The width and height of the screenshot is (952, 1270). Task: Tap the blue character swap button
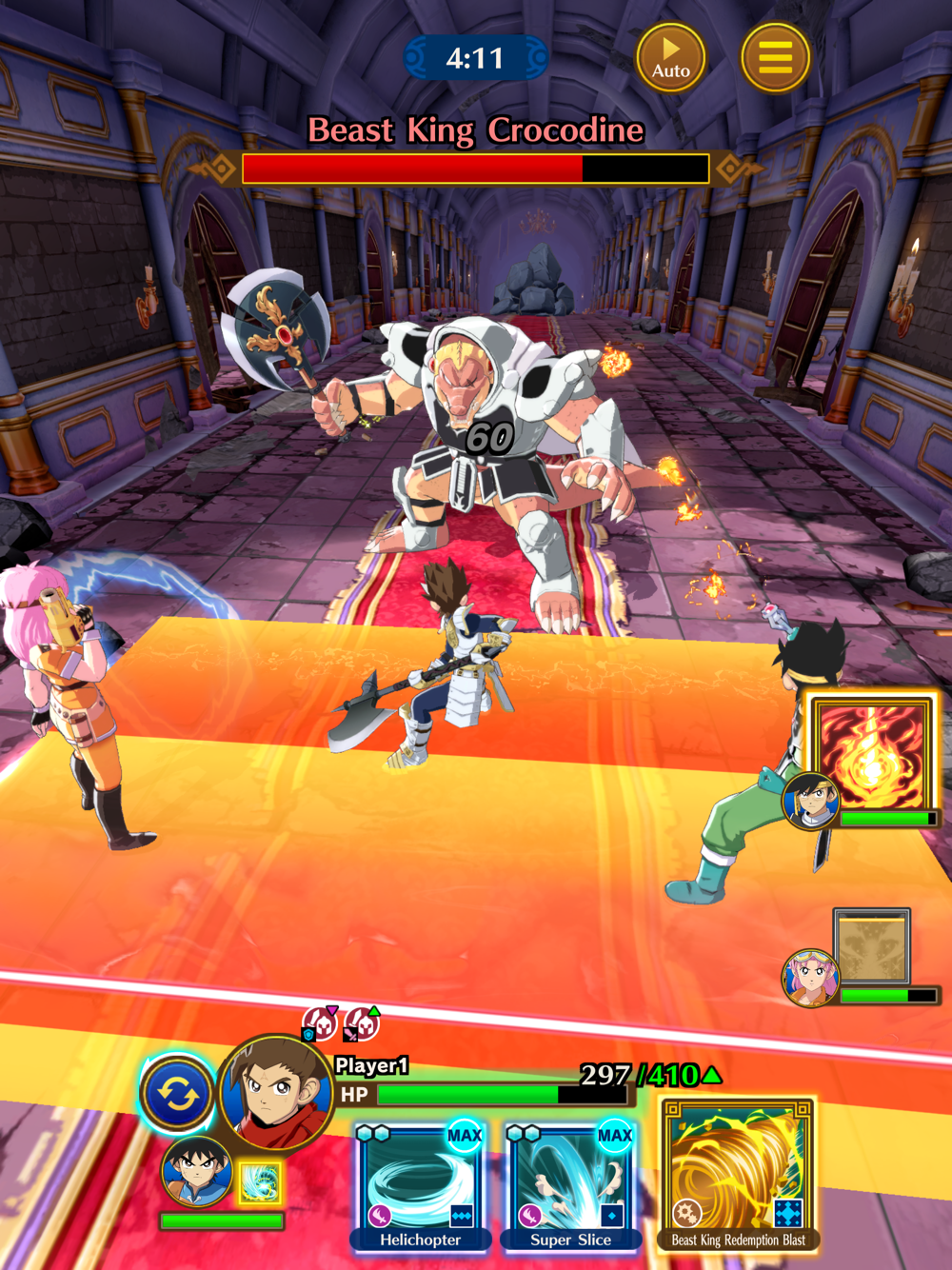[x=178, y=1094]
